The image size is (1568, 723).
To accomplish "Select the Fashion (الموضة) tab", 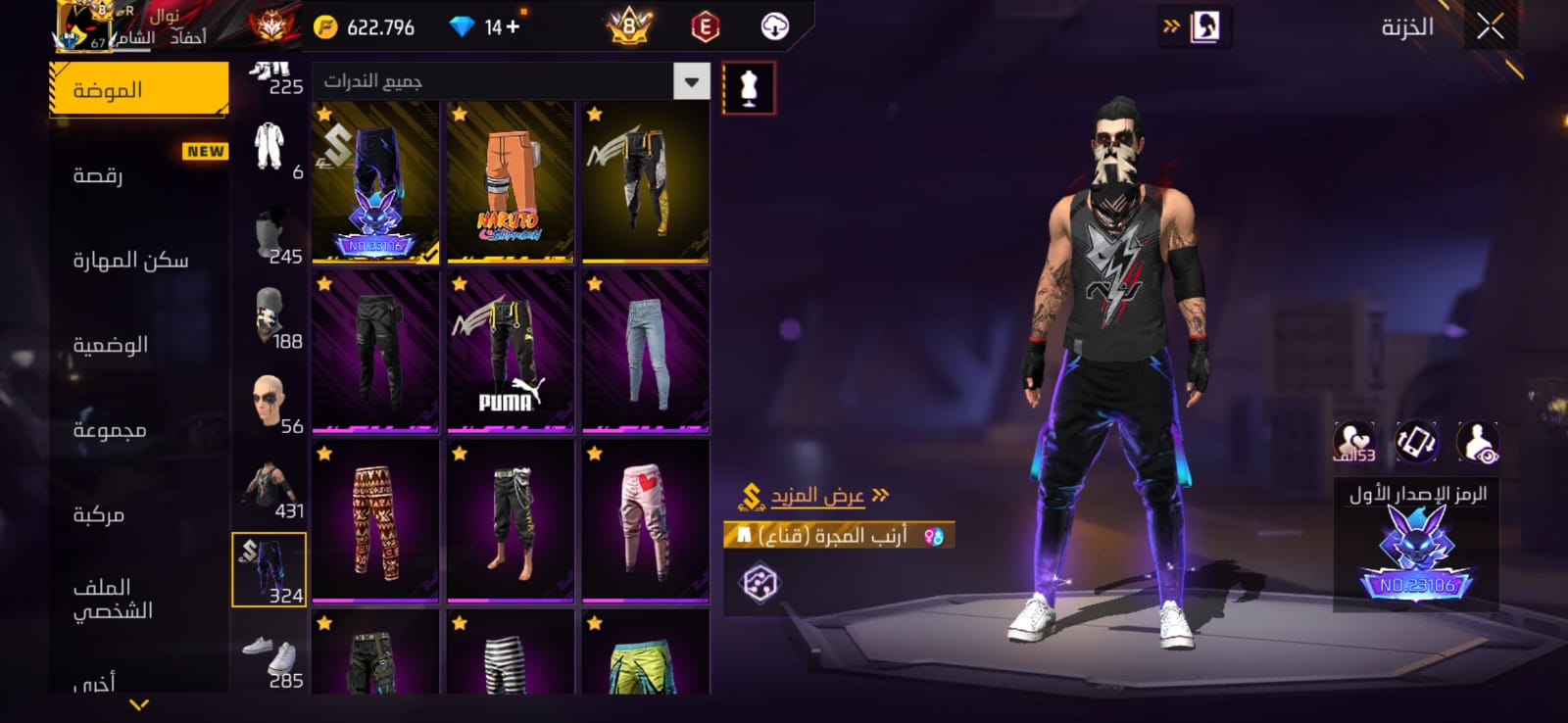I will pos(138,90).
